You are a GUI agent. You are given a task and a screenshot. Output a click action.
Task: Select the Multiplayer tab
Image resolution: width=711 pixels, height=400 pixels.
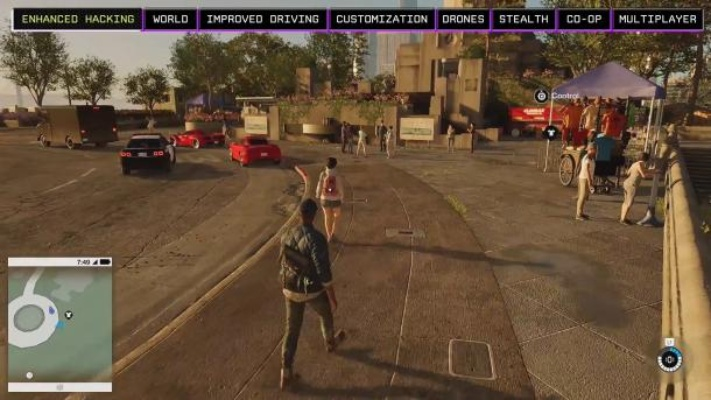click(657, 19)
